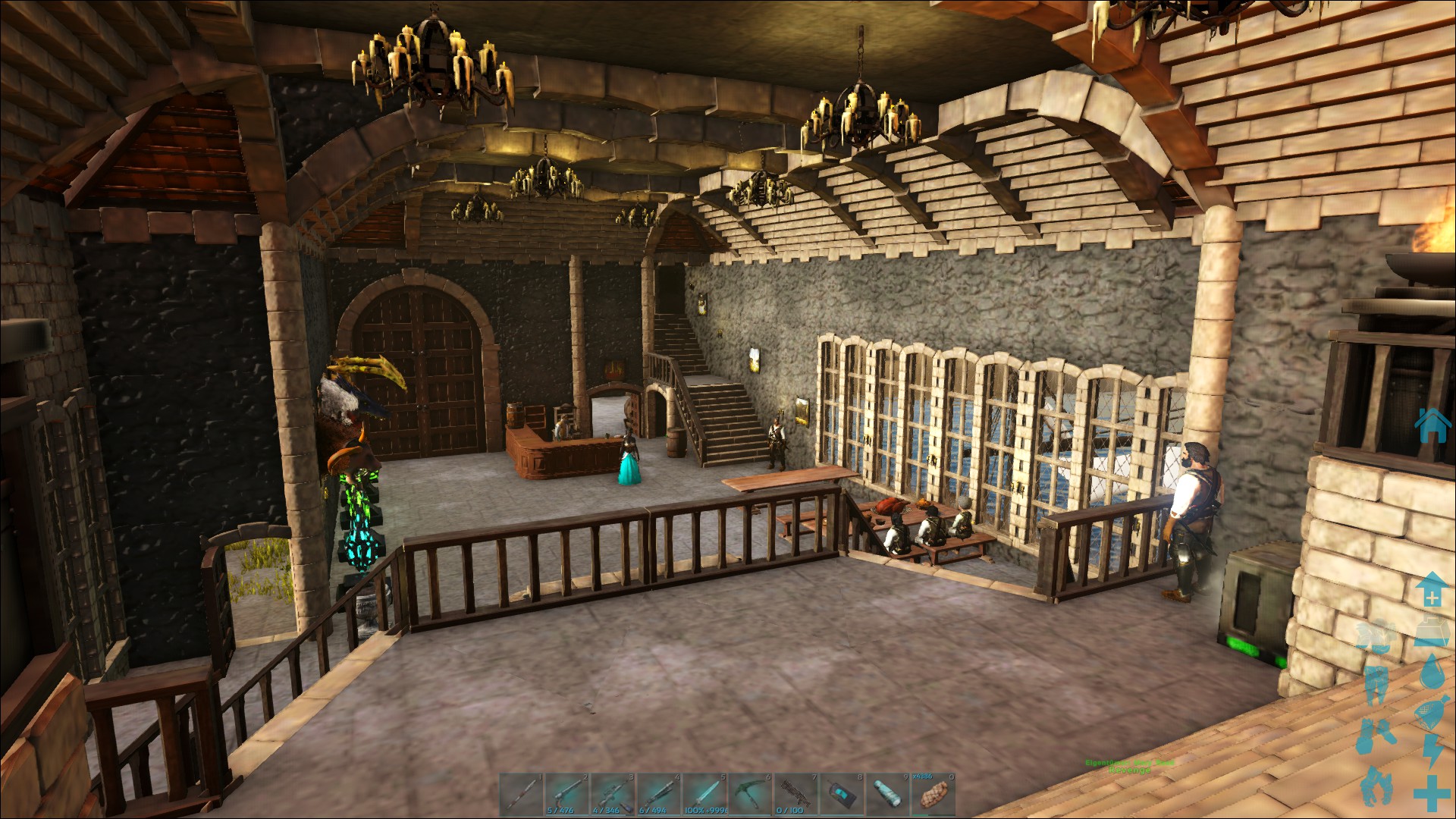Equip the scoped rifle showing 4 / 346
Viewport: 1456px width, 819px height.
click(613, 794)
